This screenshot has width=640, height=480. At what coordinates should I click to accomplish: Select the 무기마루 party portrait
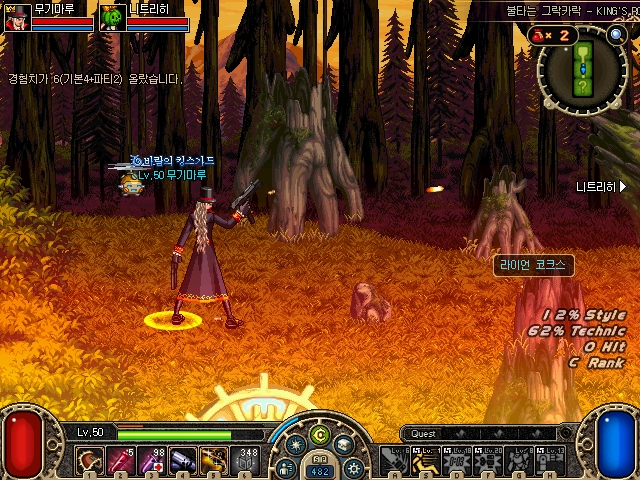click(18, 17)
